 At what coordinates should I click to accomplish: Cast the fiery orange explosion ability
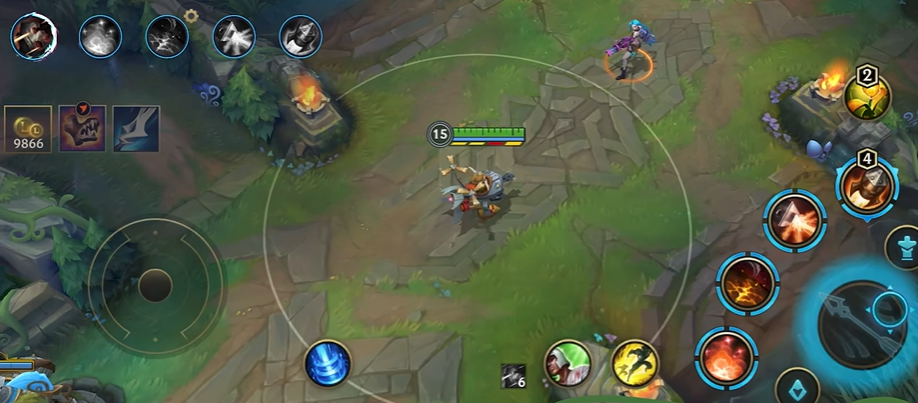click(725, 357)
